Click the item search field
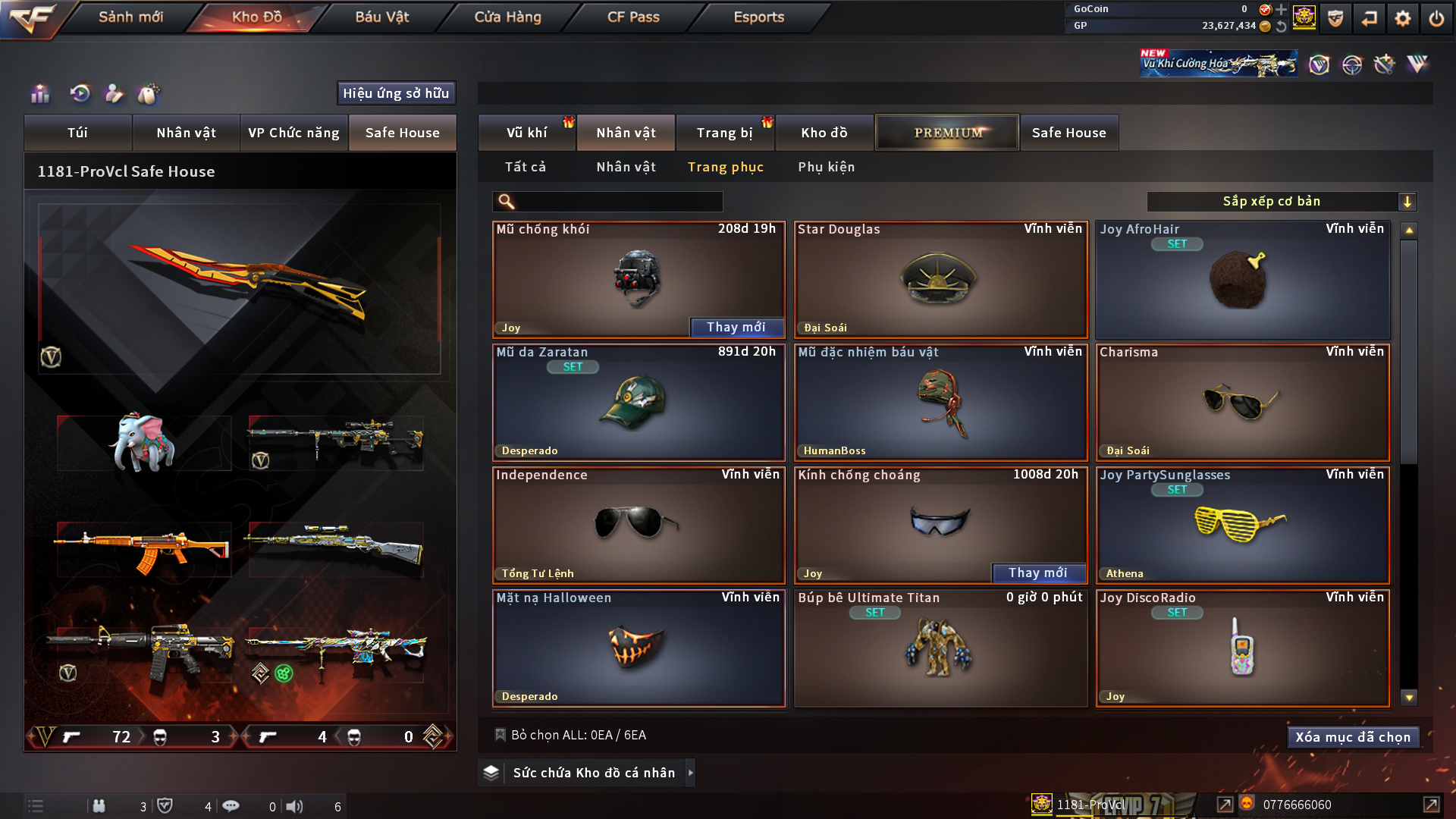Viewport: 1456px width, 819px height. [x=618, y=202]
